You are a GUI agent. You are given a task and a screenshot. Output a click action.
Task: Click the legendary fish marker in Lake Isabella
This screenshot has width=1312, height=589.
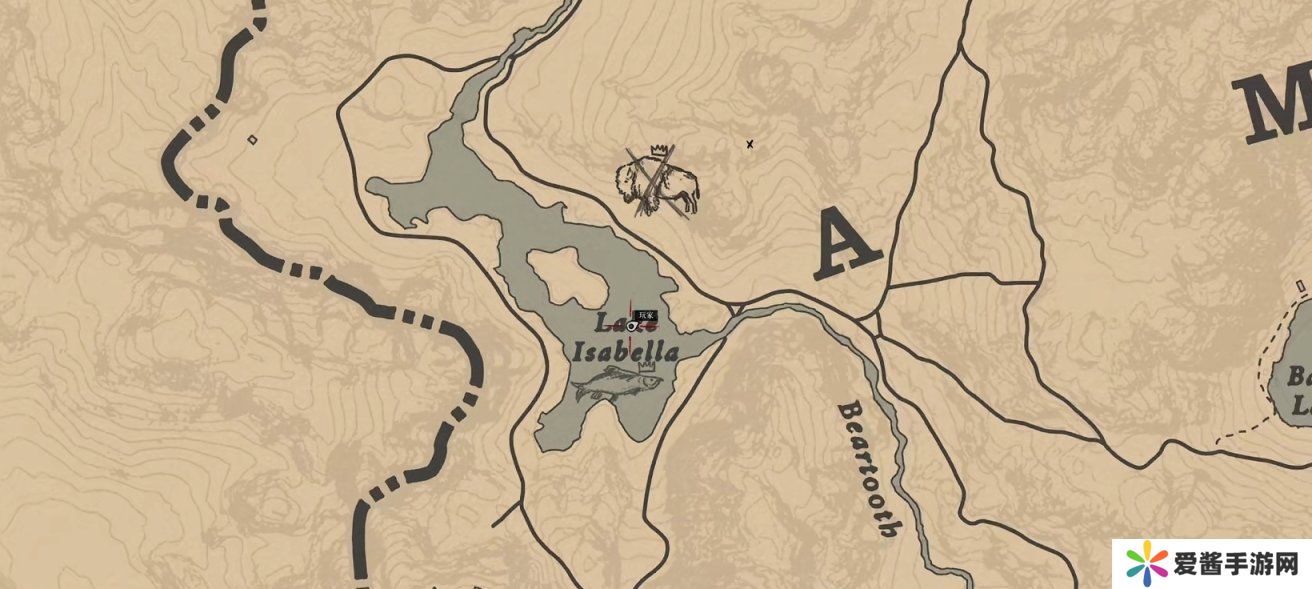(x=612, y=381)
